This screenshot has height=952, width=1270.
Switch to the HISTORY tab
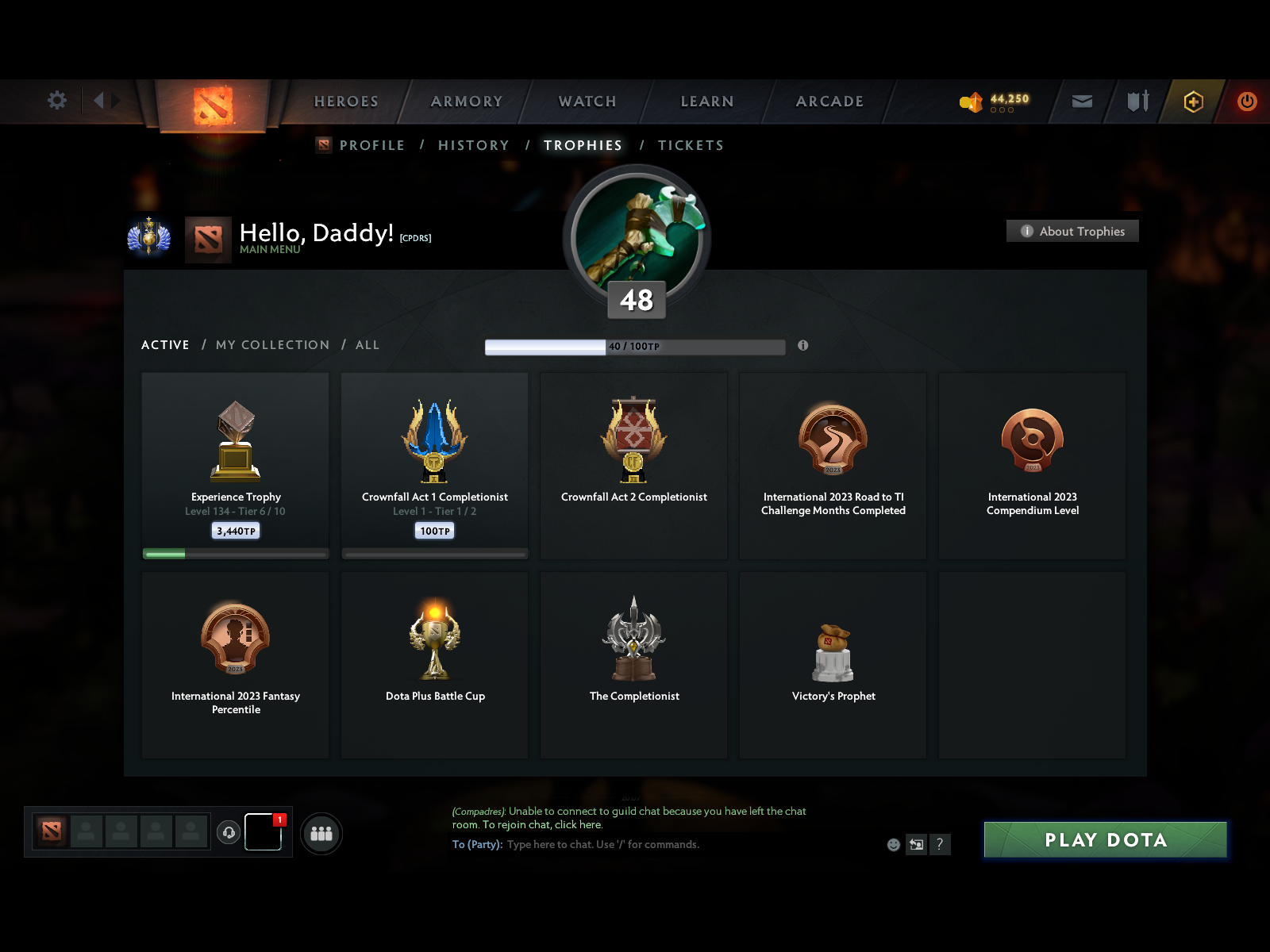tap(473, 145)
